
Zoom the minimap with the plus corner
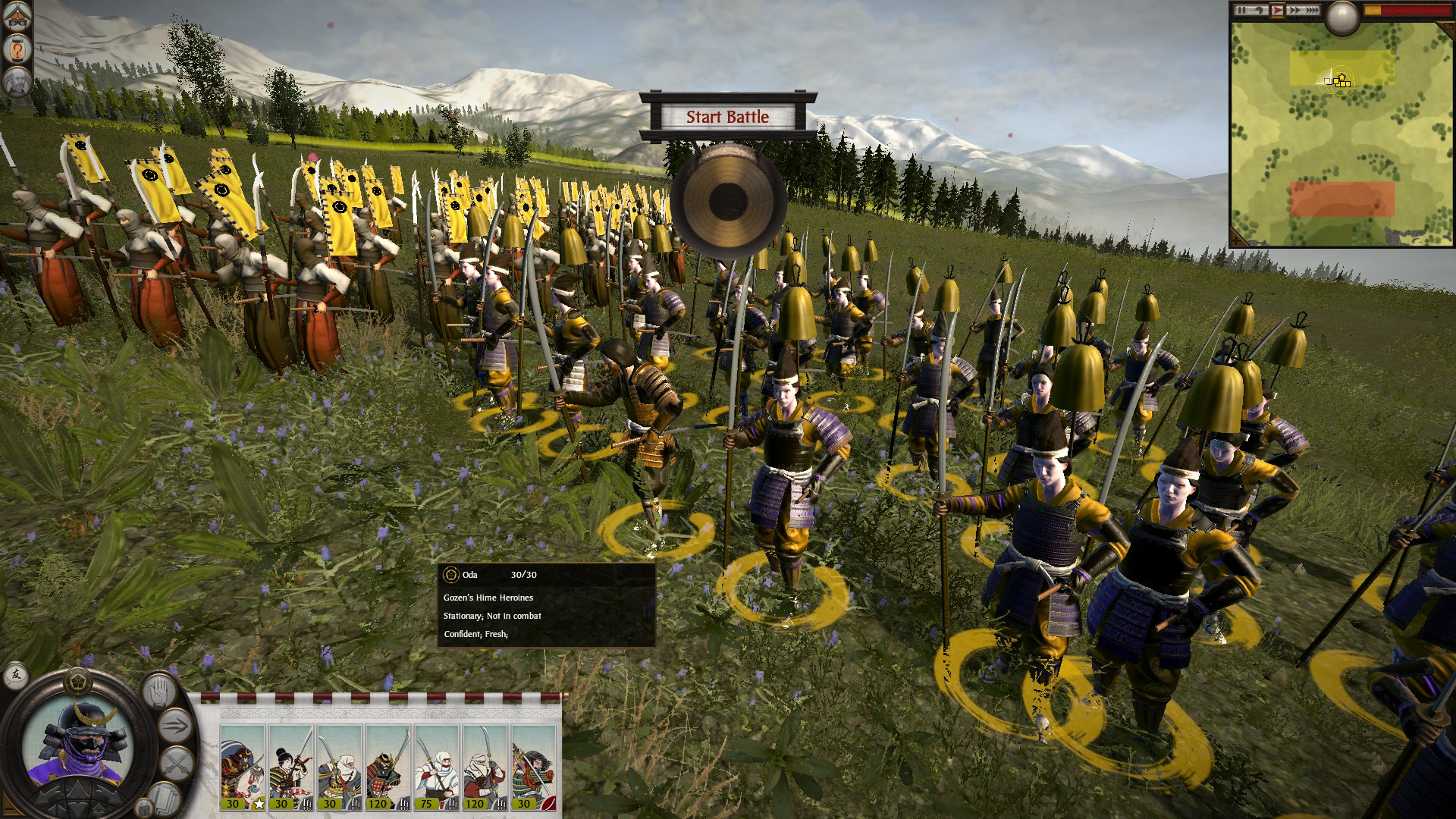pos(1238,239)
